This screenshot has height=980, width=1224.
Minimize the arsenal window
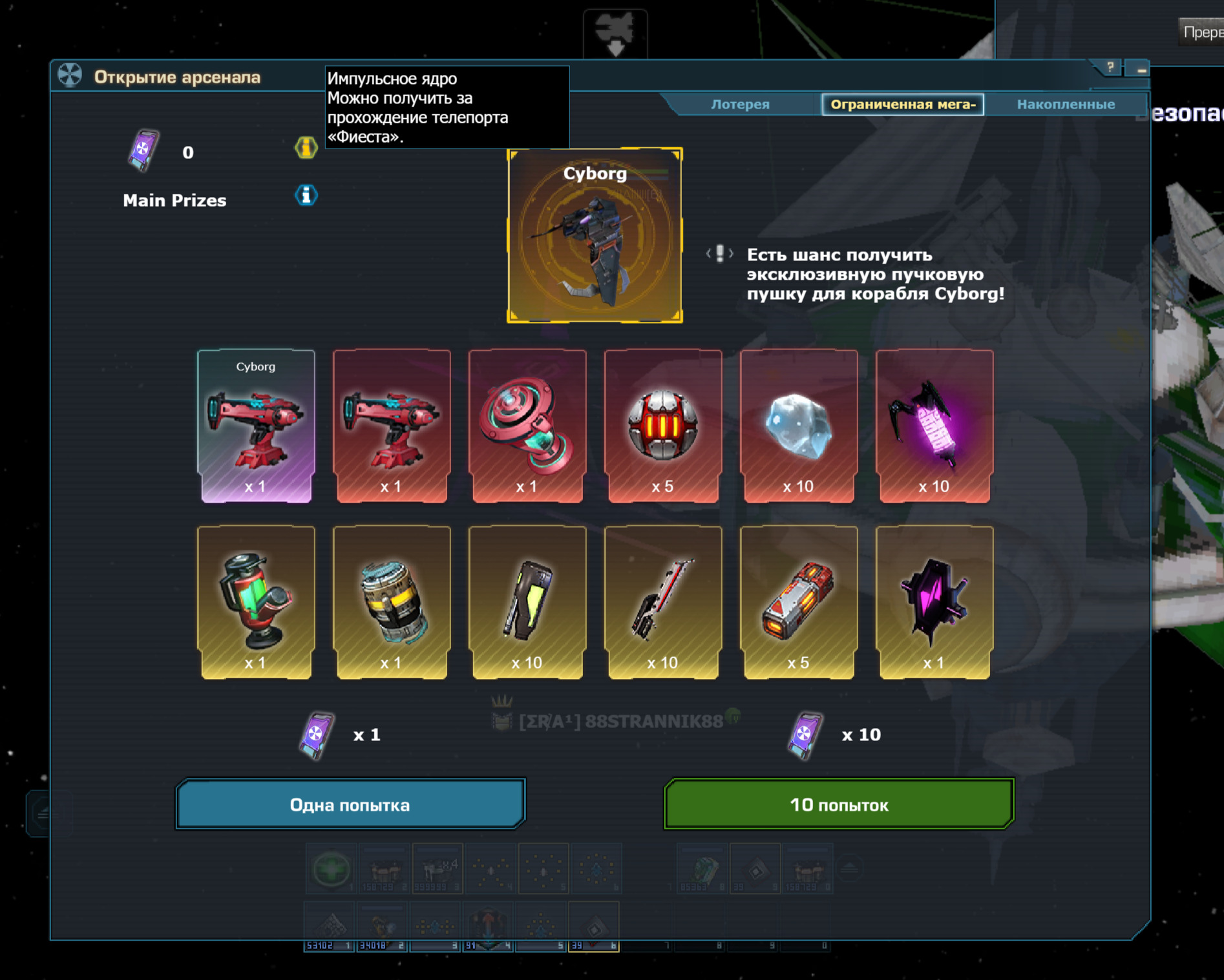click(1141, 68)
